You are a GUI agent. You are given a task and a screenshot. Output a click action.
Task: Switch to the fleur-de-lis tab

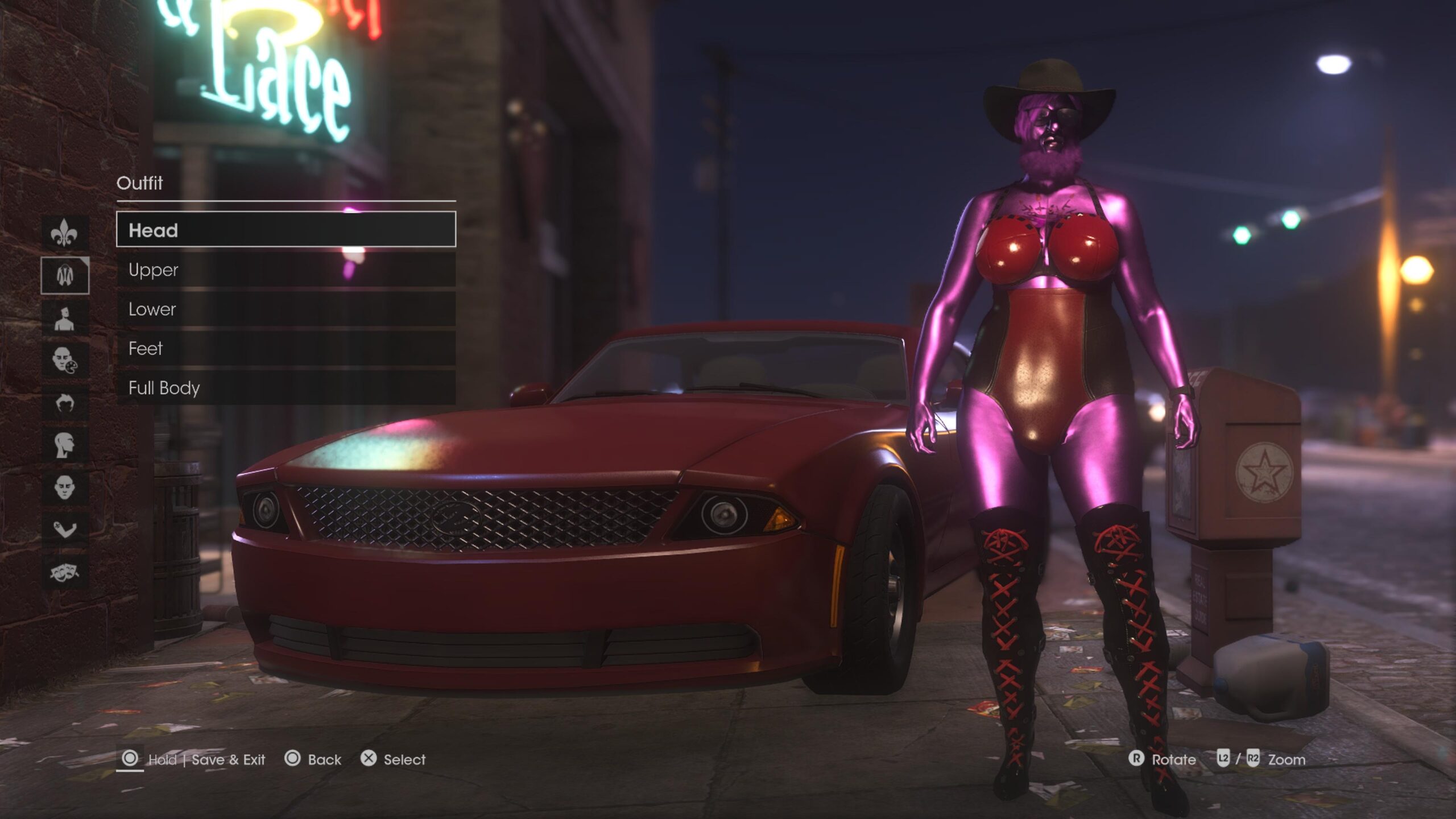coord(65,233)
